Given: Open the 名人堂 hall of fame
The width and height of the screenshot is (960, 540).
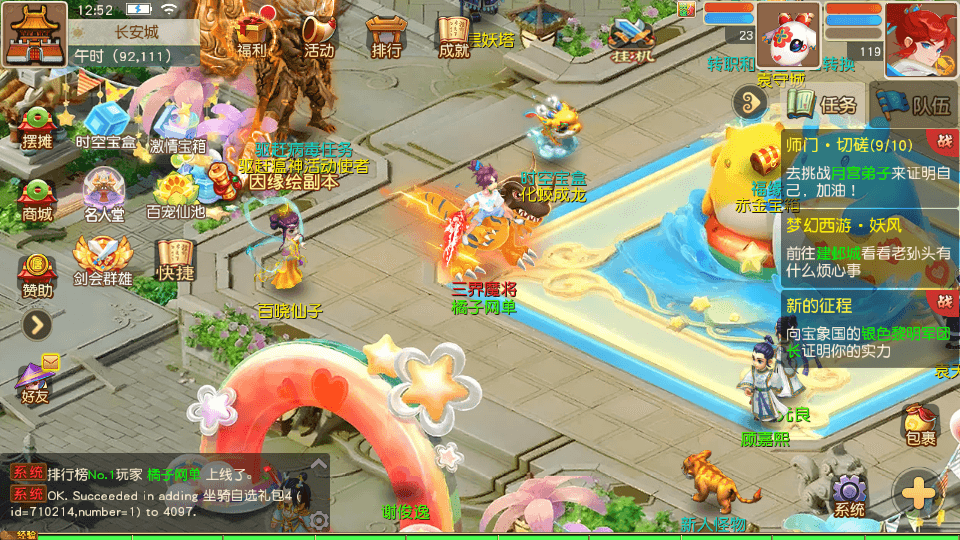Looking at the screenshot, I should pyautogui.click(x=104, y=196).
